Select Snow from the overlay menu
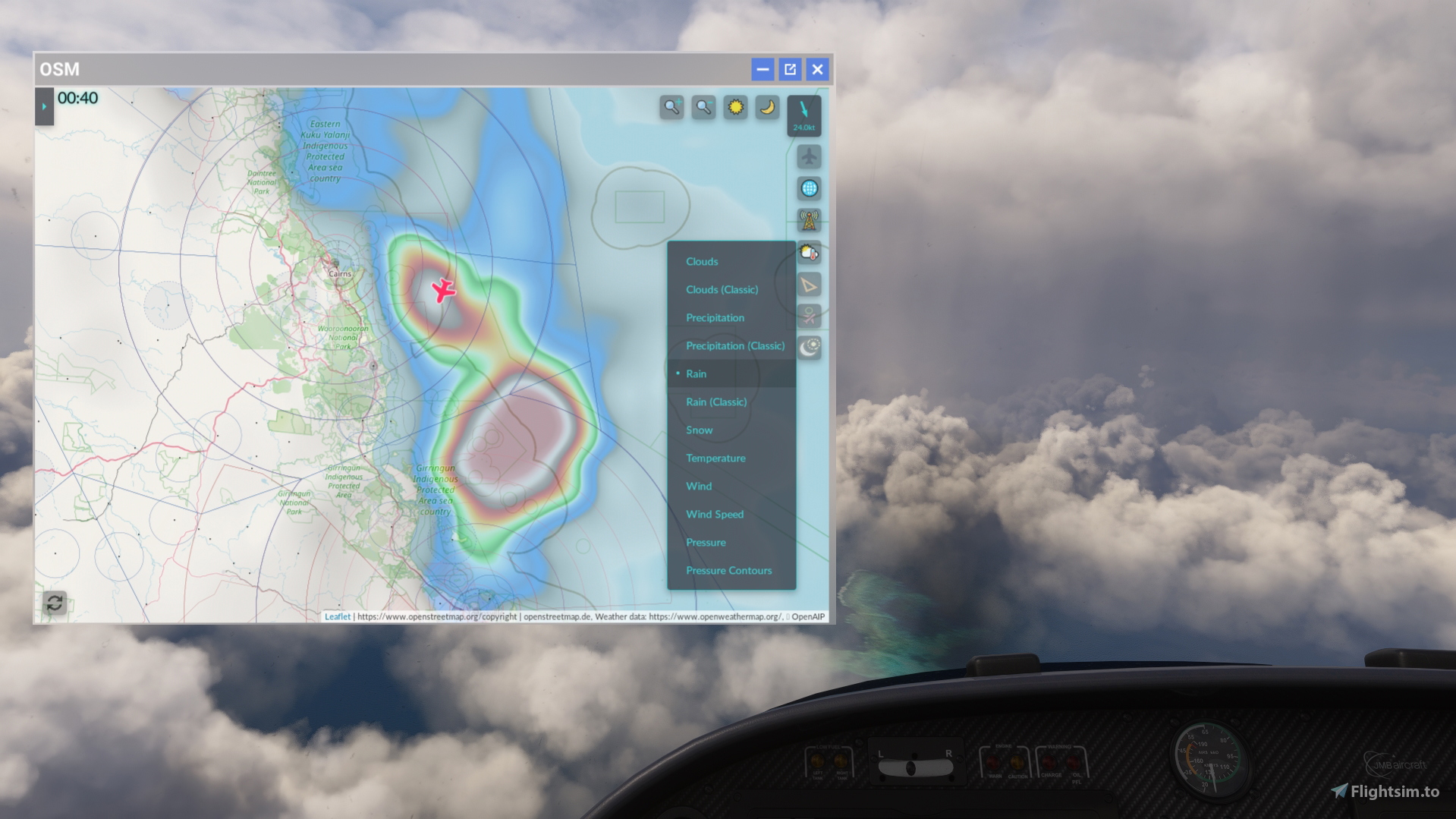1456x819 pixels. click(698, 430)
